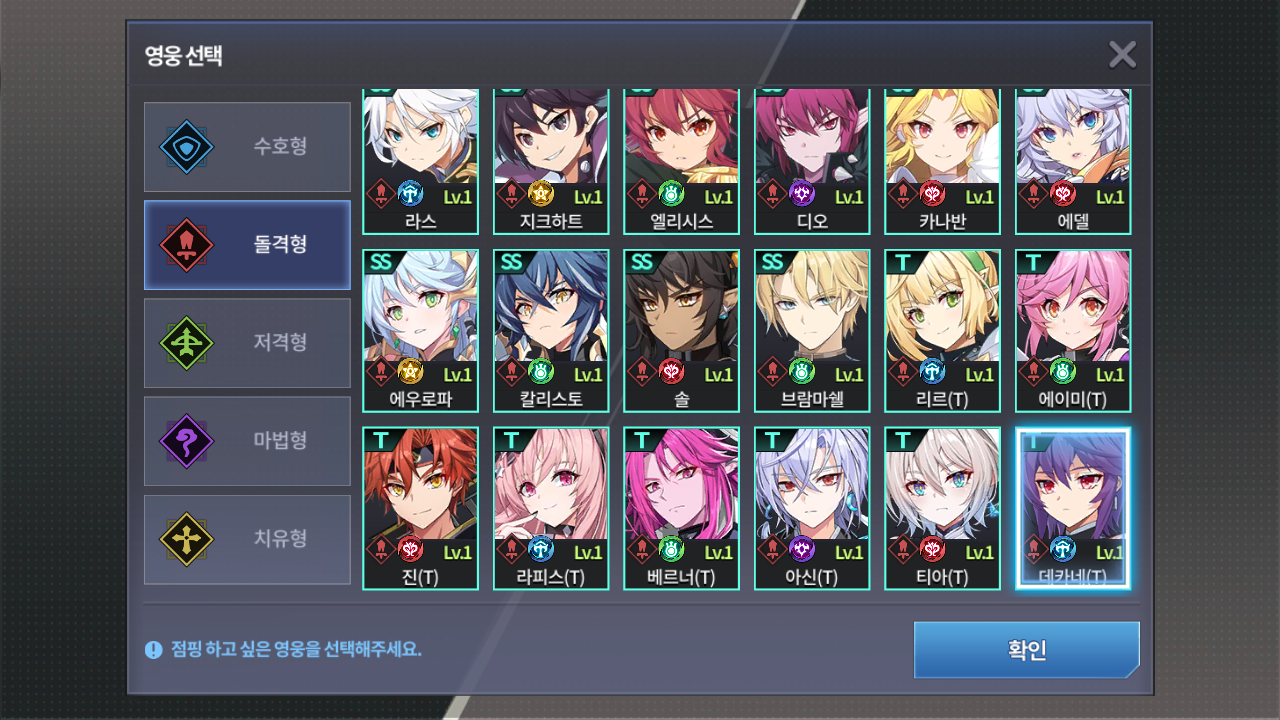Open the 저격형 class tab

coord(247,343)
